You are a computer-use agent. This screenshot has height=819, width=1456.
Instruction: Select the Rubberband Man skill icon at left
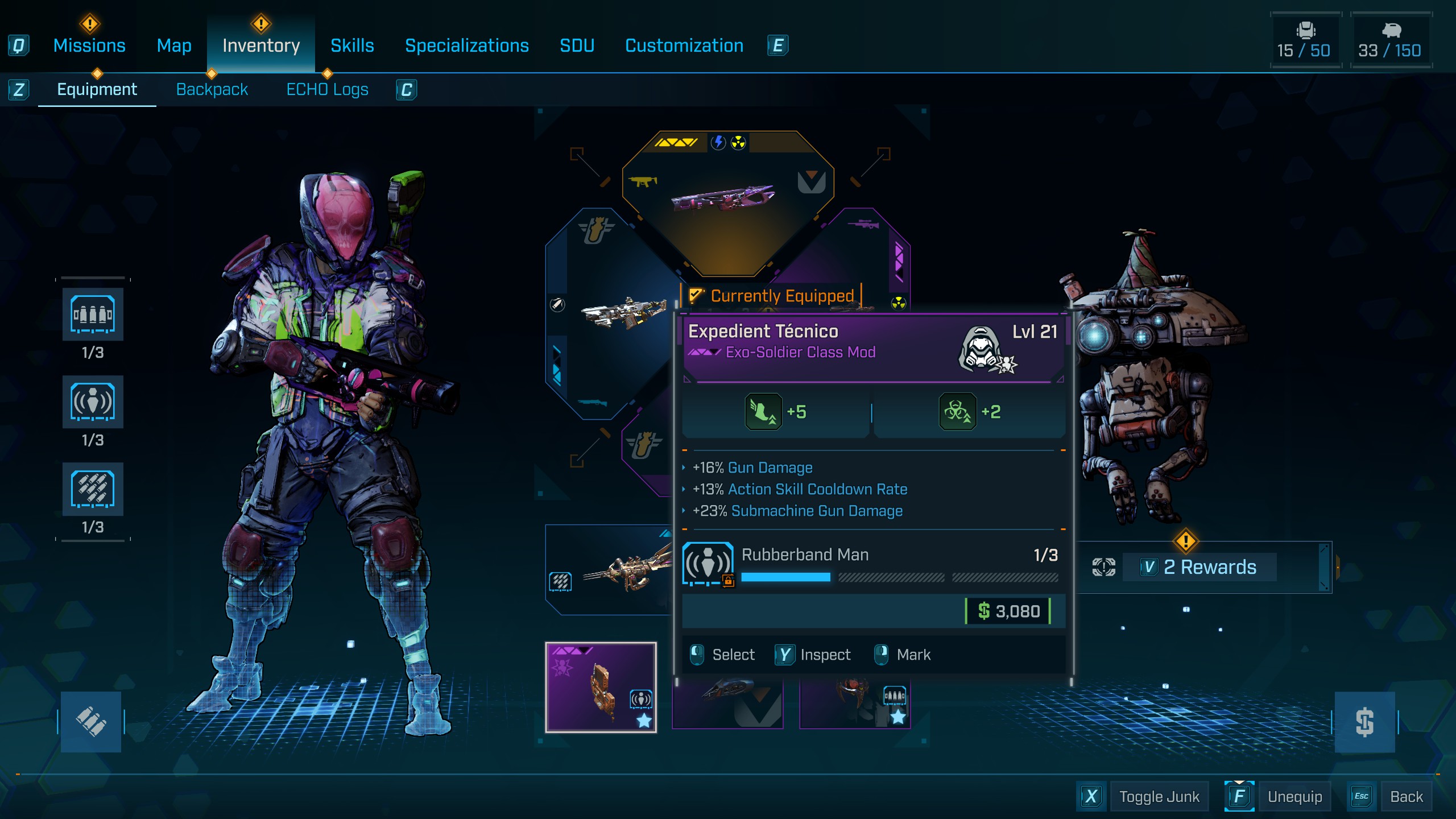93,402
